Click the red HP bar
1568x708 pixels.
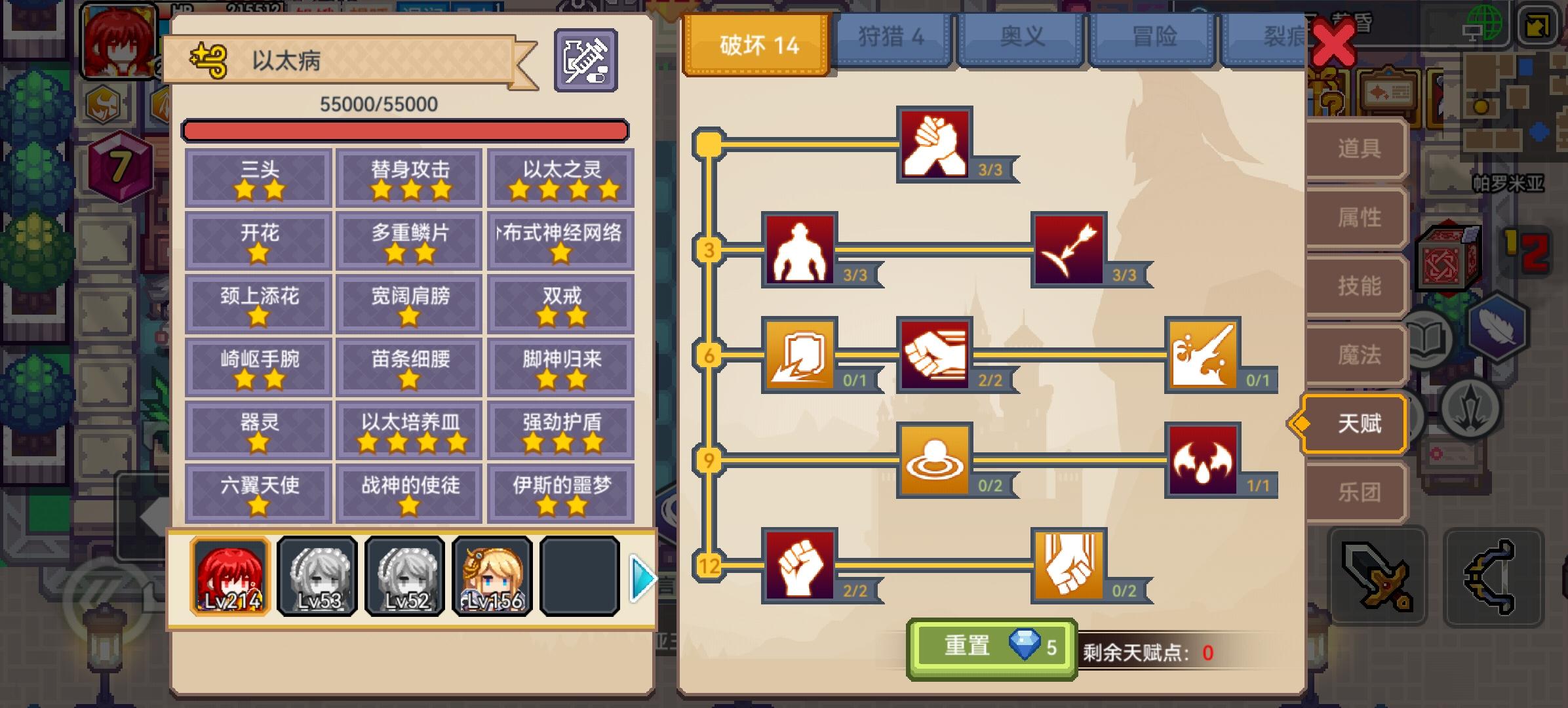coord(406,130)
